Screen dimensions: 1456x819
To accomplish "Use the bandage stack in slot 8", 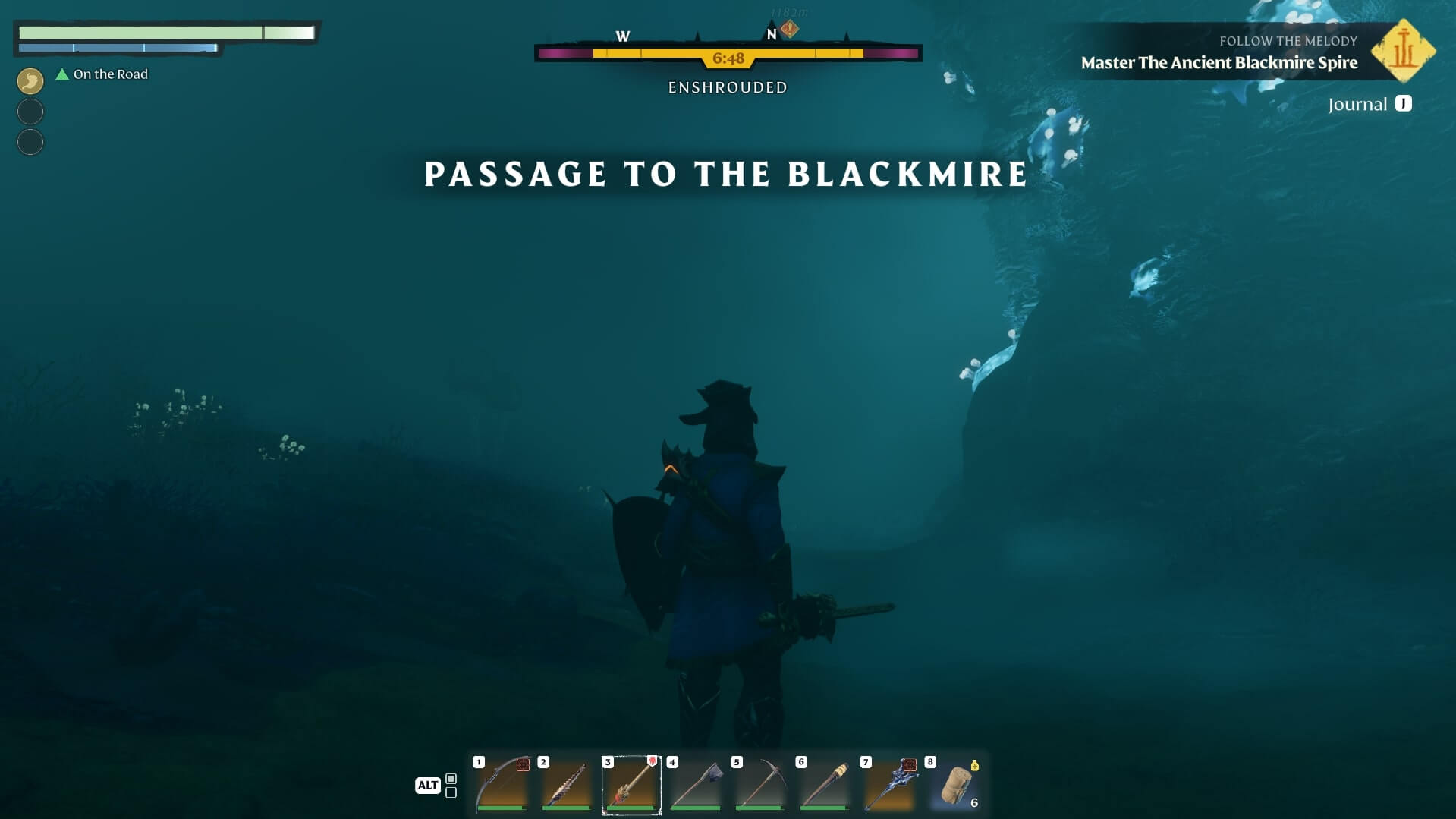I will (955, 785).
